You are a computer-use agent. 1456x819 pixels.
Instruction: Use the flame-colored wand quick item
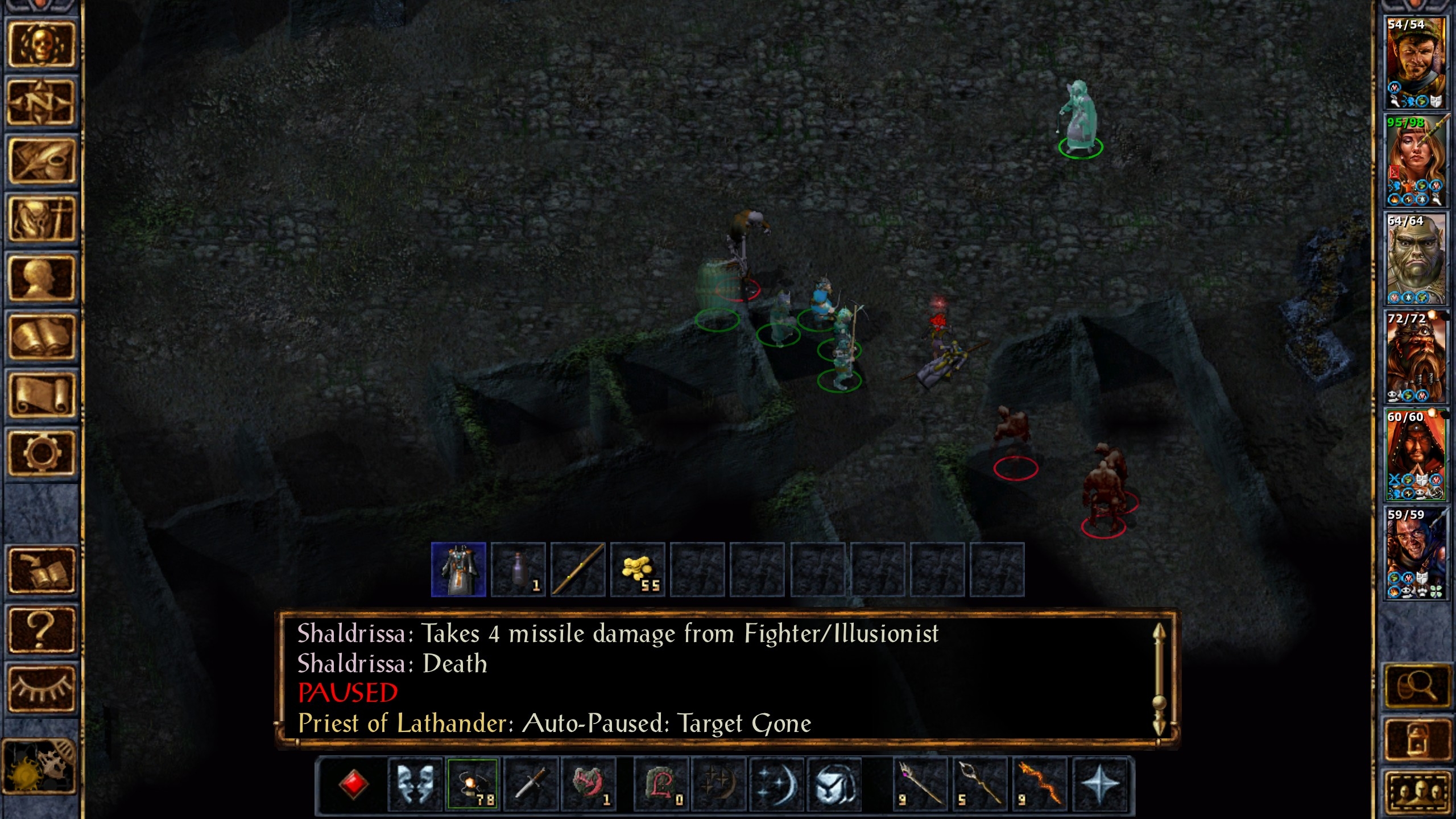[x=1040, y=784]
